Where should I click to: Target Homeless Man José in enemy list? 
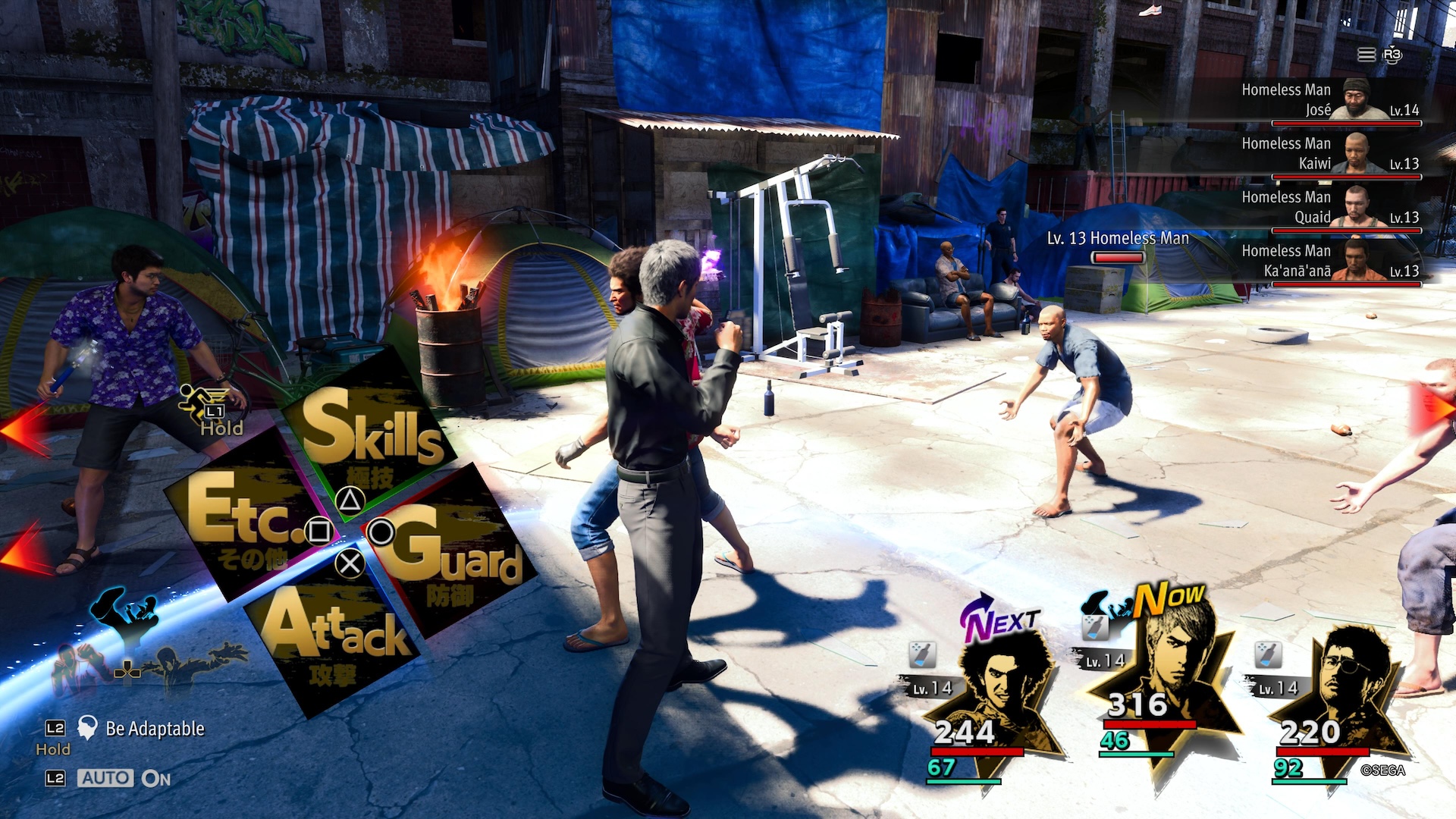coord(1329,100)
